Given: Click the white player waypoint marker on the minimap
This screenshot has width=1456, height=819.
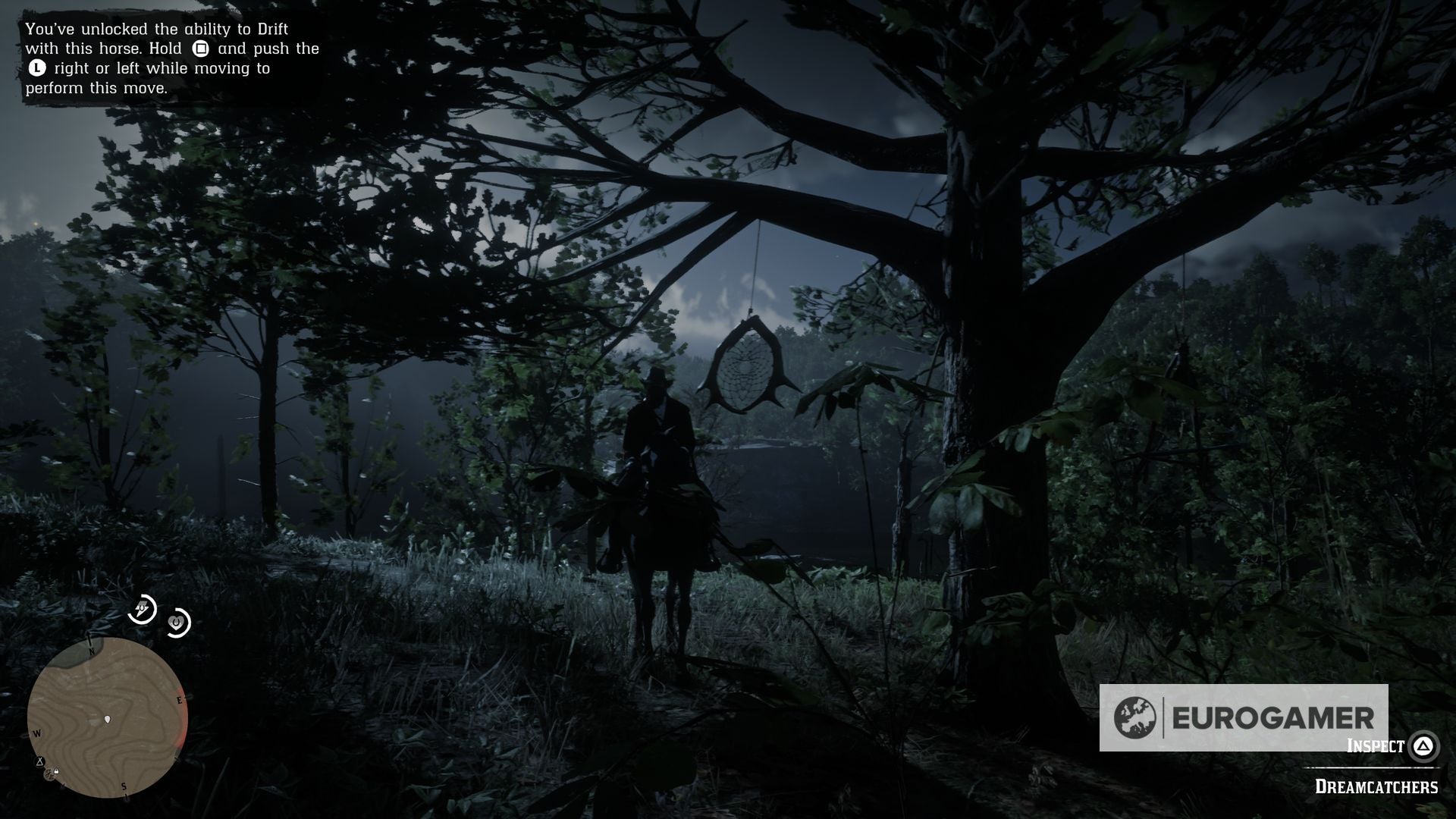Looking at the screenshot, I should pos(107,720).
